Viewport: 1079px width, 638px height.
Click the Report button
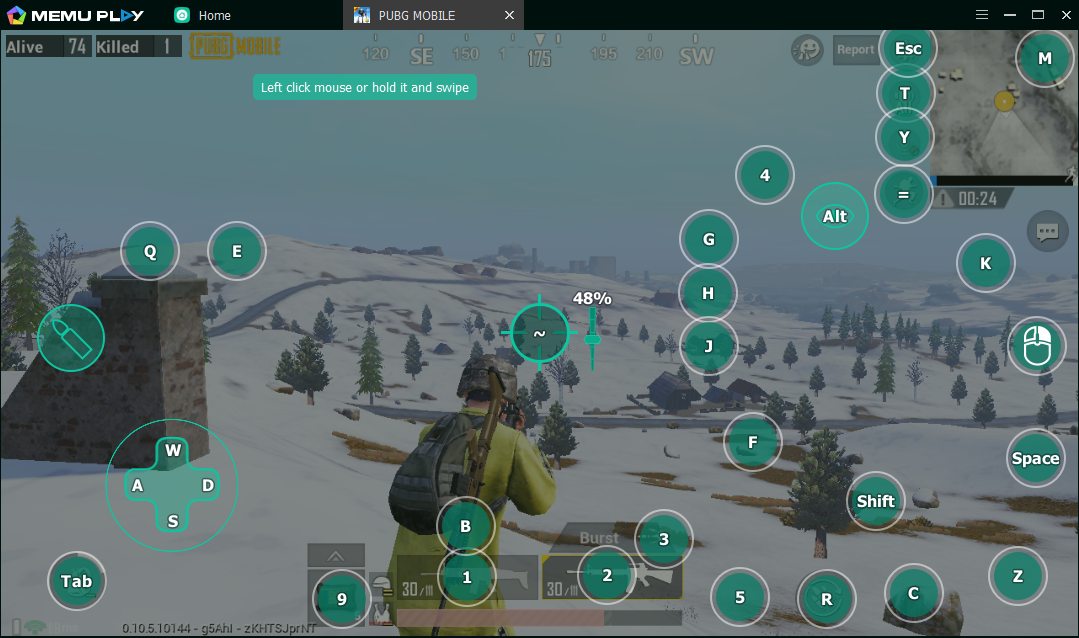click(855, 50)
